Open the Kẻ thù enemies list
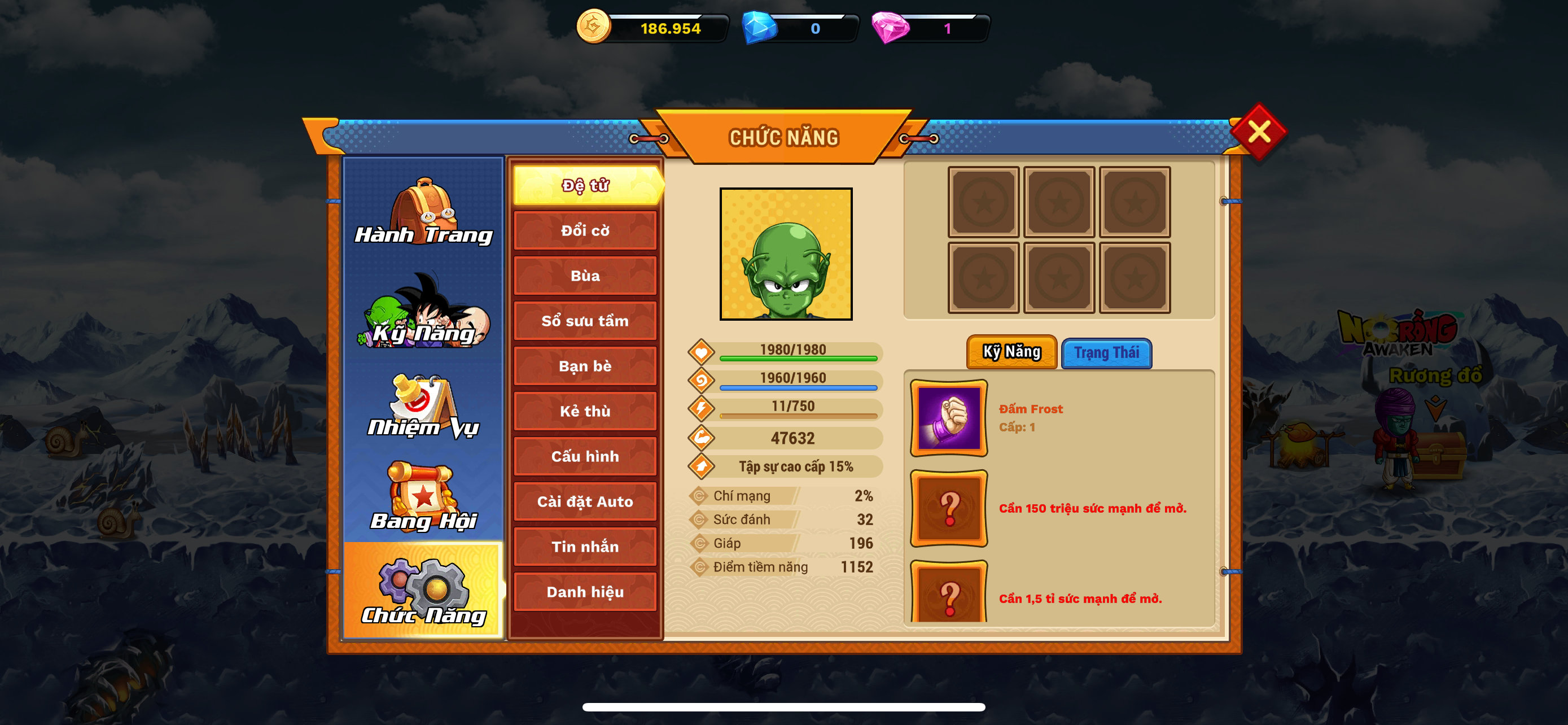Screen dimensions: 1568x725 click(x=585, y=412)
